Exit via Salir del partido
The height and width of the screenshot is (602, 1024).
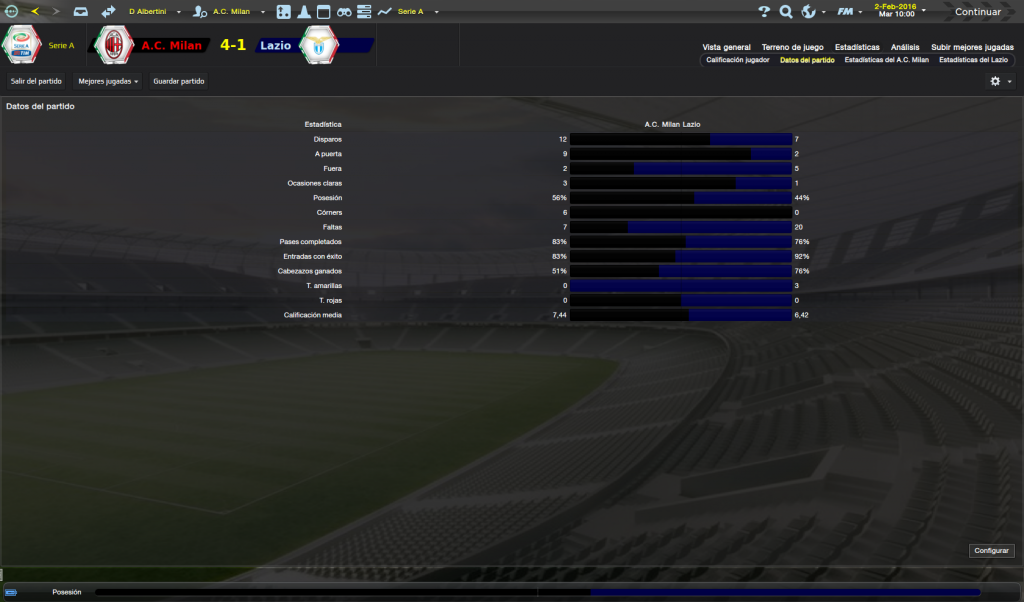point(36,80)
